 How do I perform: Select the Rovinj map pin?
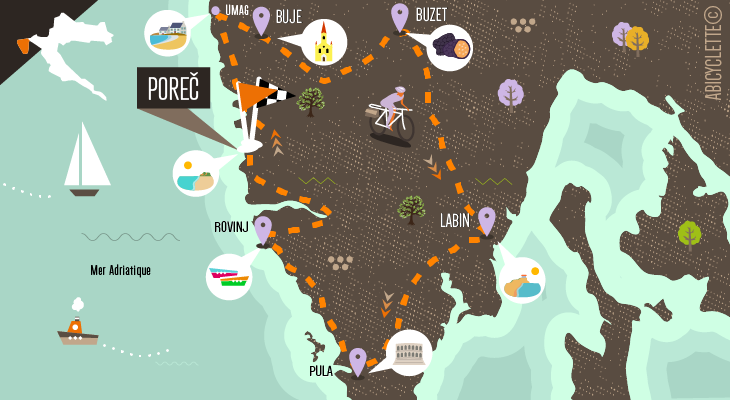tap(263, 229)
